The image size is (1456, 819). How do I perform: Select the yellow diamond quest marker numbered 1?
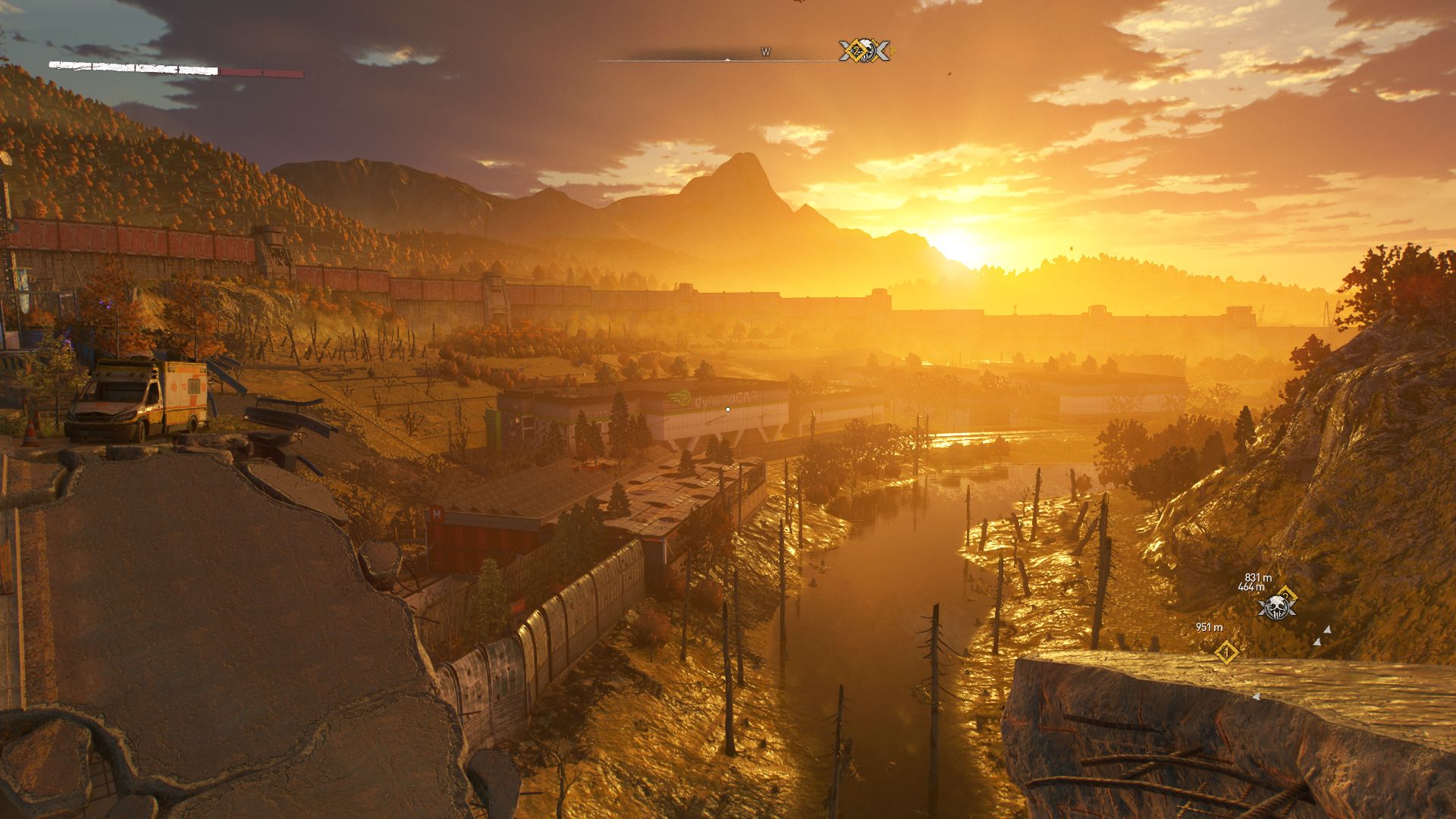click(x=1226, y=652)
